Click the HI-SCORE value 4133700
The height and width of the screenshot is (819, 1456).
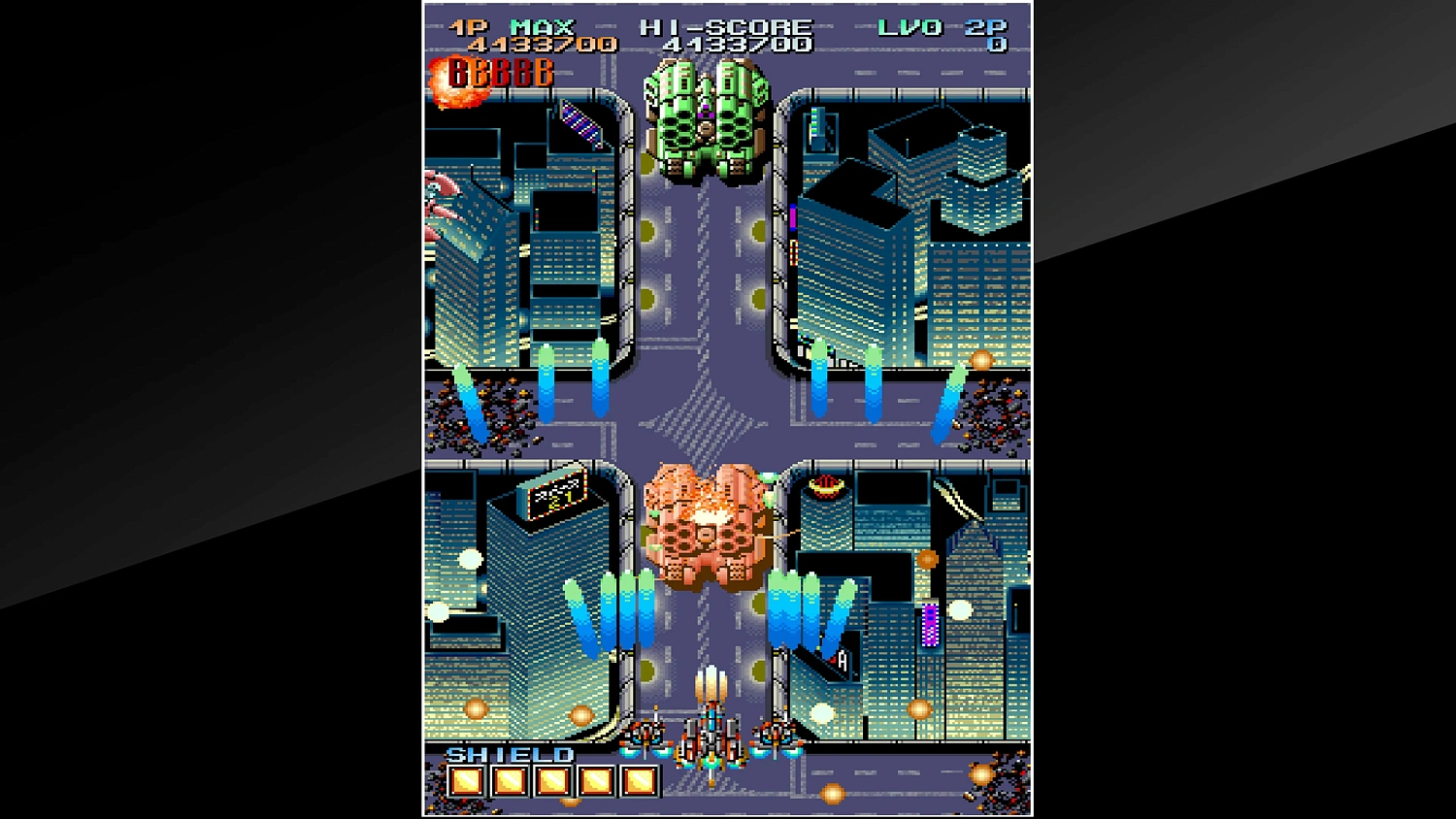[x=738, y=45]
